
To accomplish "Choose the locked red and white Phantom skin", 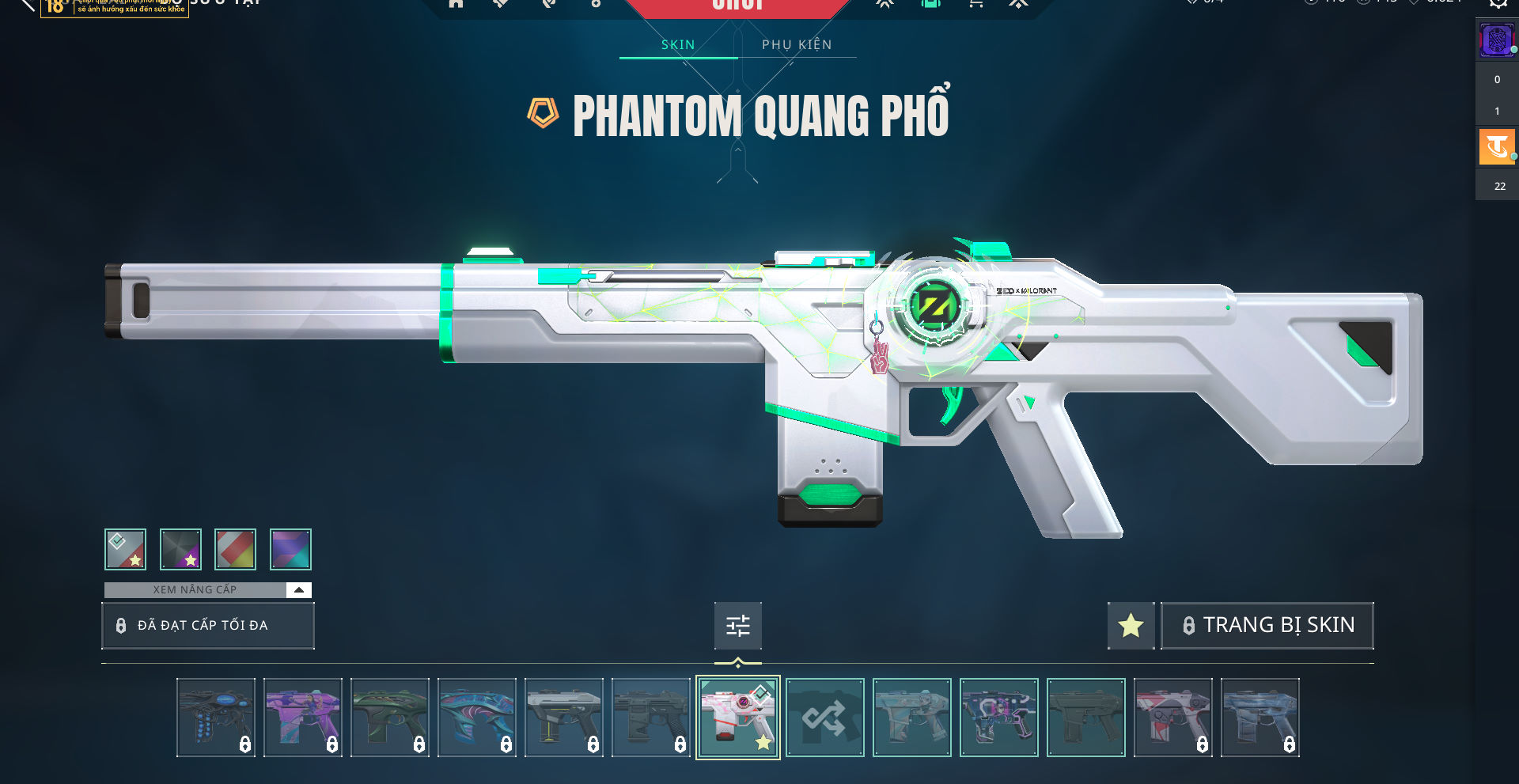I will coord(1173,718).
